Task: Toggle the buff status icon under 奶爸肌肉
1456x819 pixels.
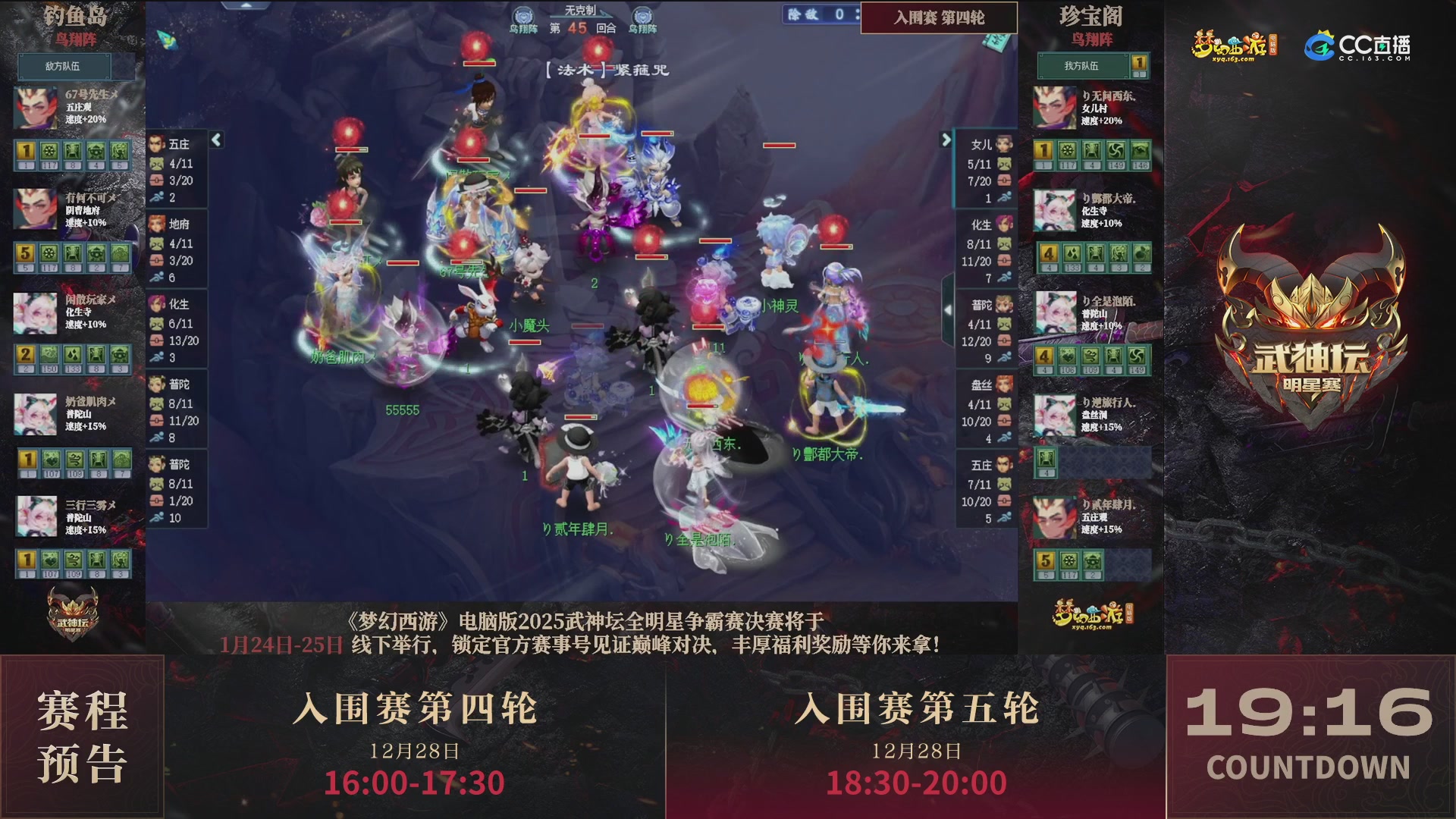Action: [27, 460]
